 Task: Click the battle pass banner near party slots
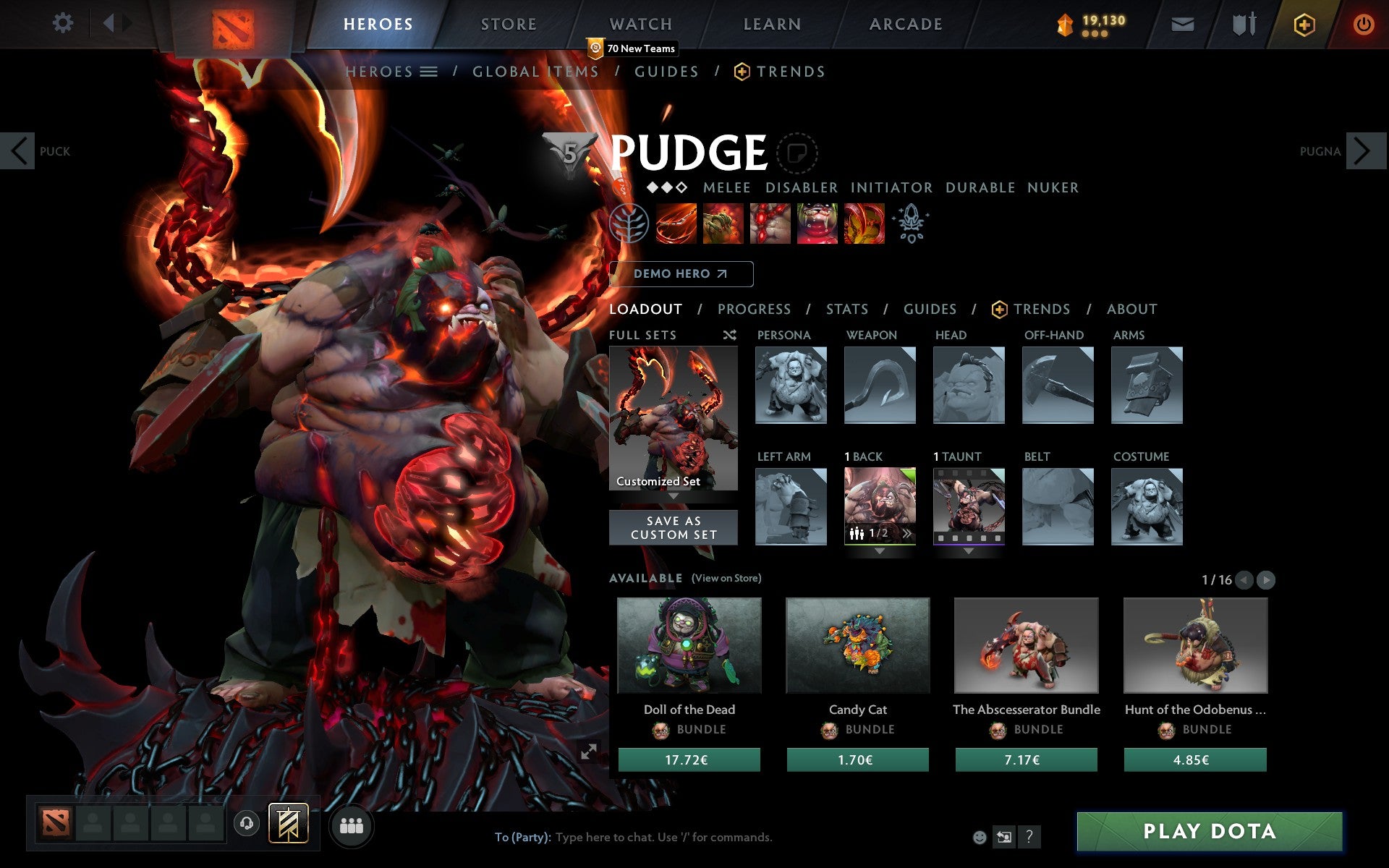288,823
